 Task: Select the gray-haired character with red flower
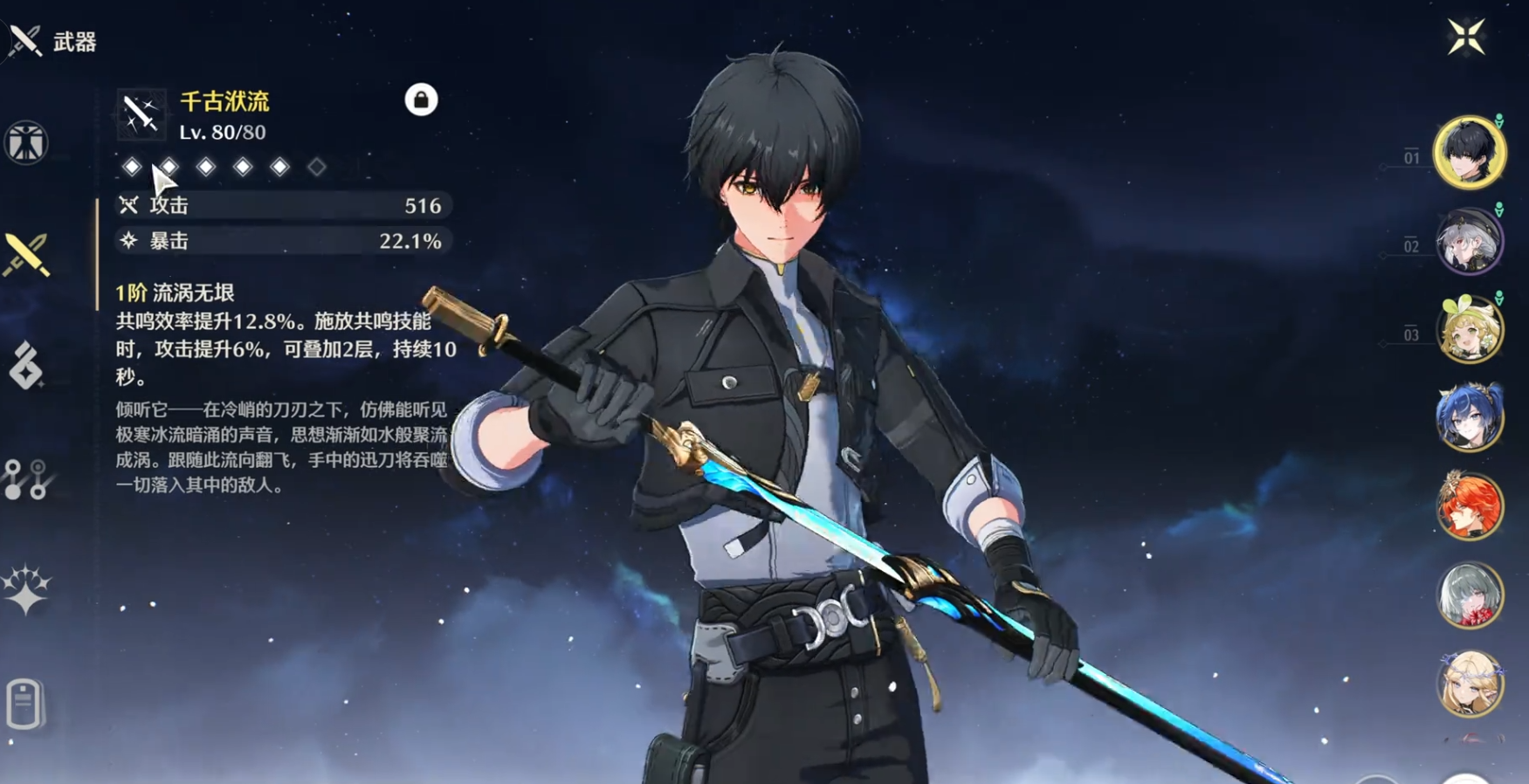1470,595
